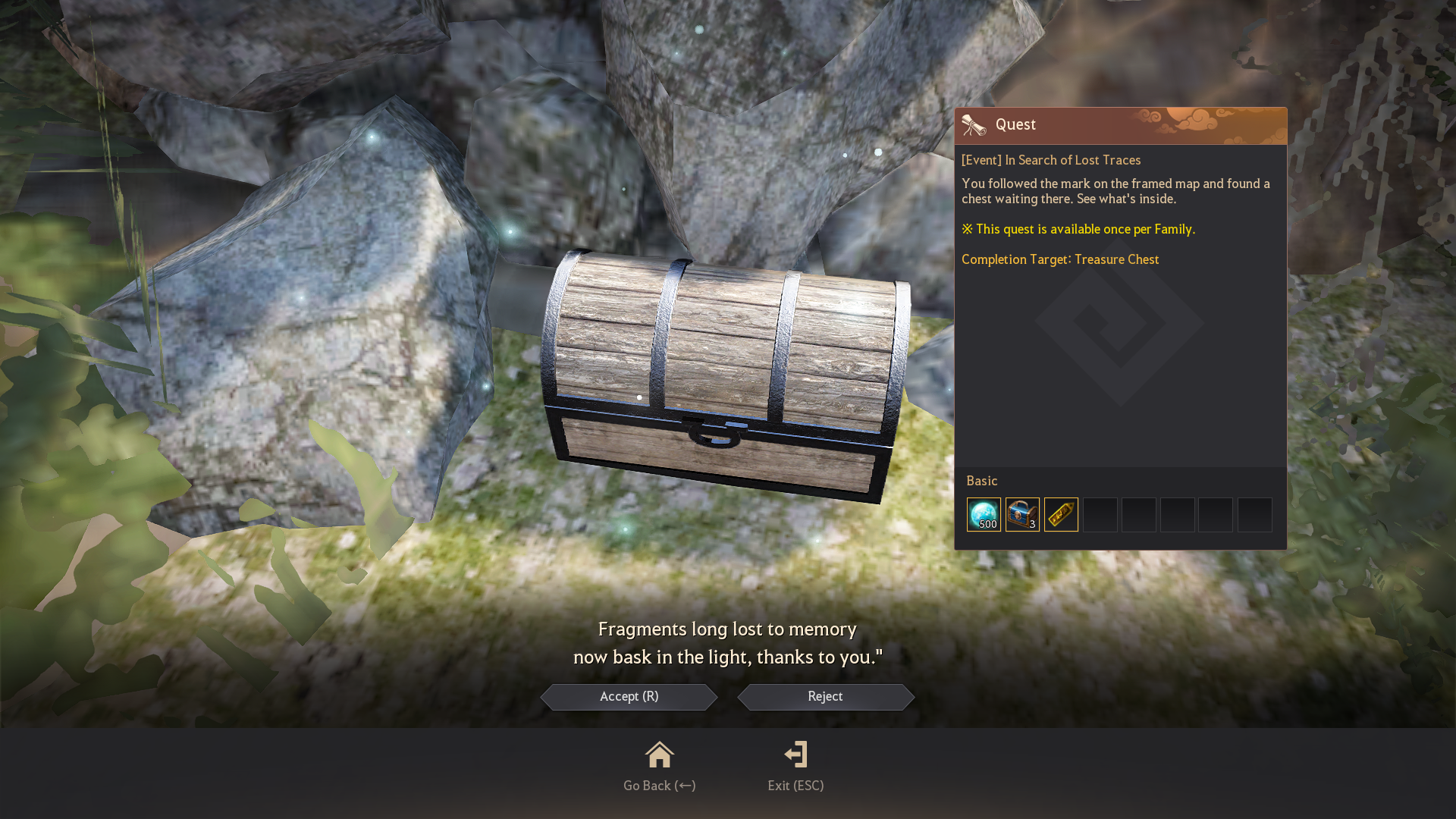Click the quest description text about the framed map
This screenshot has width=1456, height=819.
point(1115,191)
